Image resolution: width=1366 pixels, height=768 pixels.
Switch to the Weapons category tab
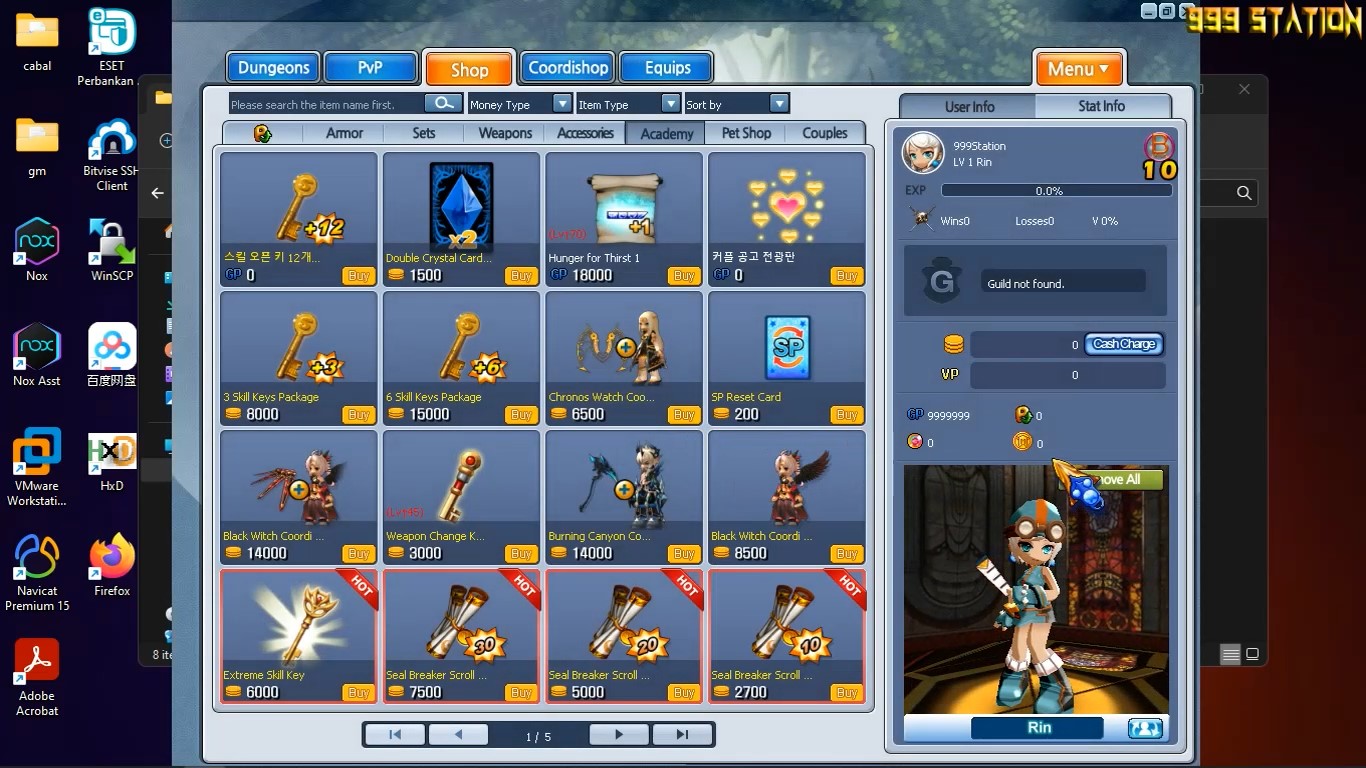(505, 133)
